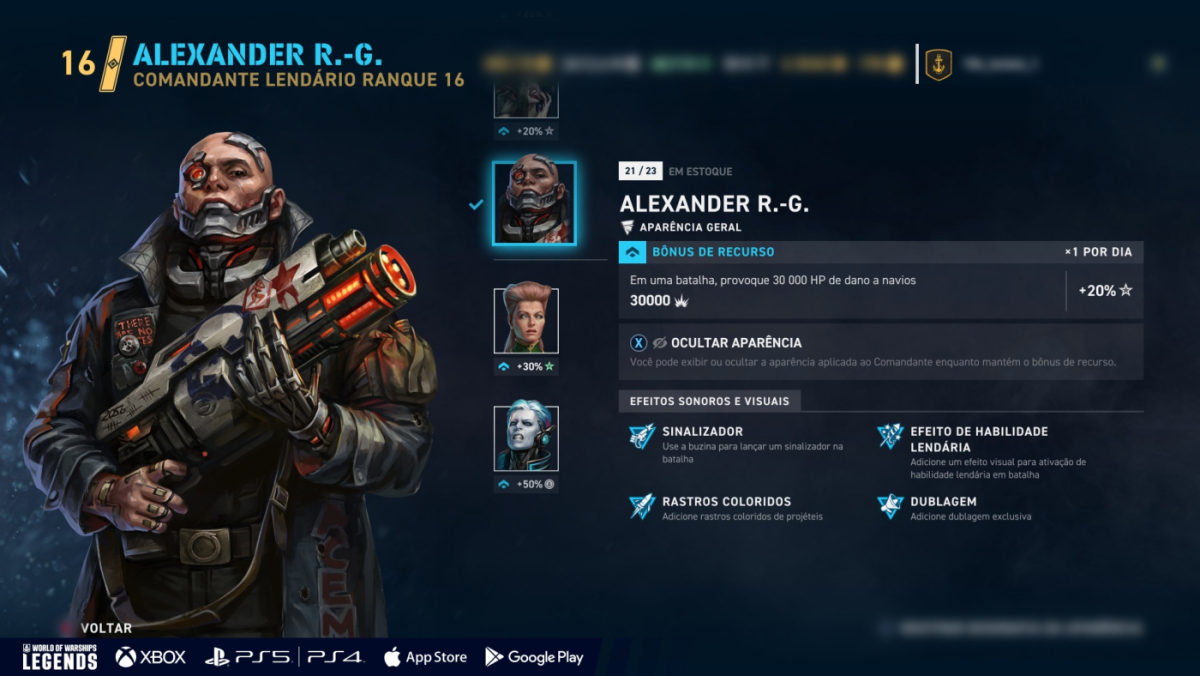View the Efeito de Habilidade Lendária entry

pos(978,438)
